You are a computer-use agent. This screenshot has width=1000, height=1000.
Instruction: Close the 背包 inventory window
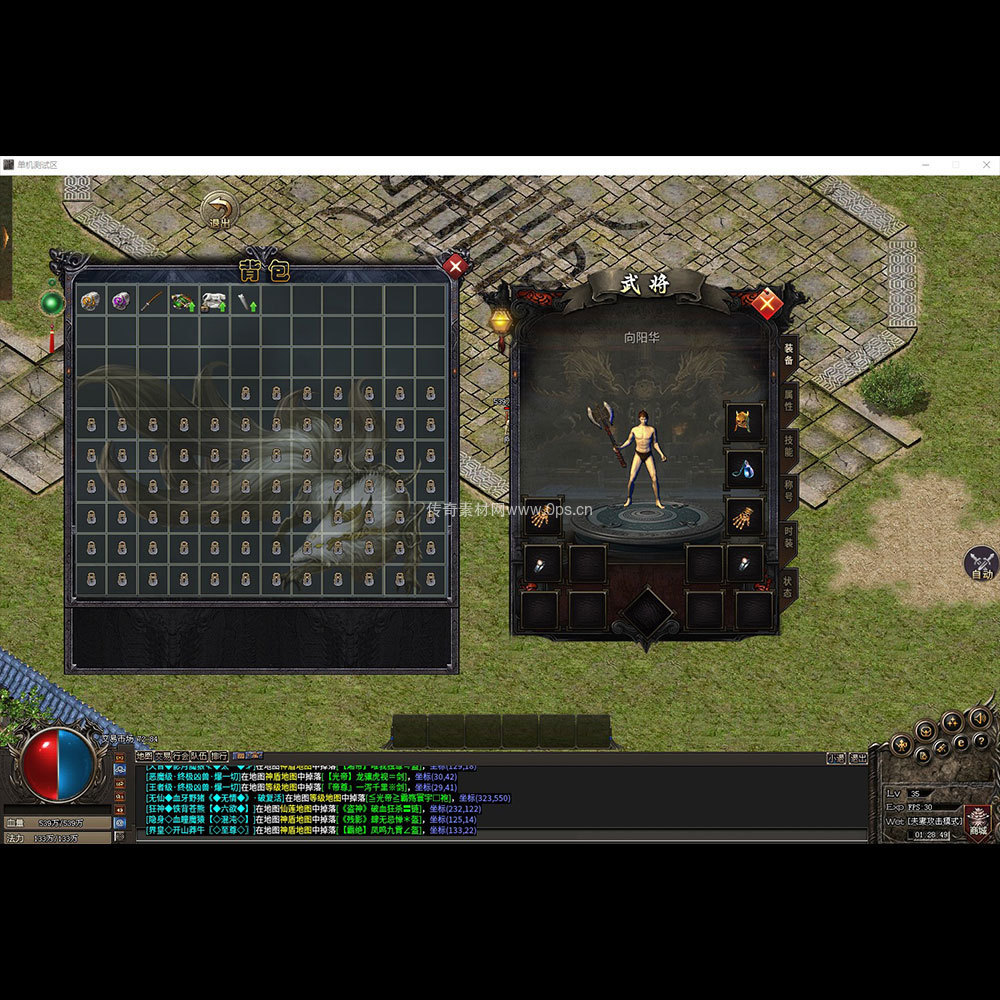pos(455,266)
